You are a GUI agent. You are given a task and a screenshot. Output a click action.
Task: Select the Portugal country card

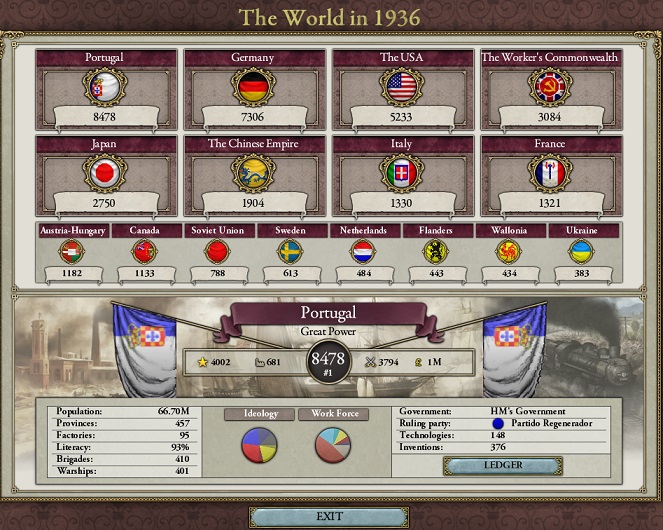106,88
